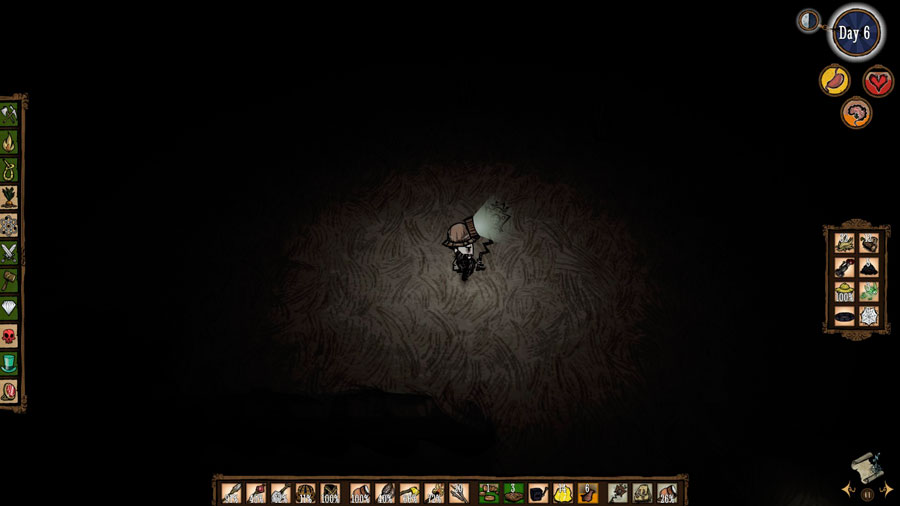Screen dimensions: 900x506
Task: Open the Fight tab with crossed swords
Action: 10,252
